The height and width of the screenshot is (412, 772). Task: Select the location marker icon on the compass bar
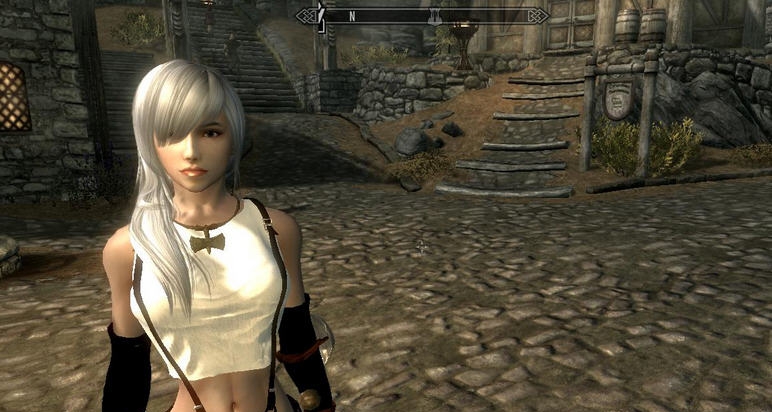point(435,16)
